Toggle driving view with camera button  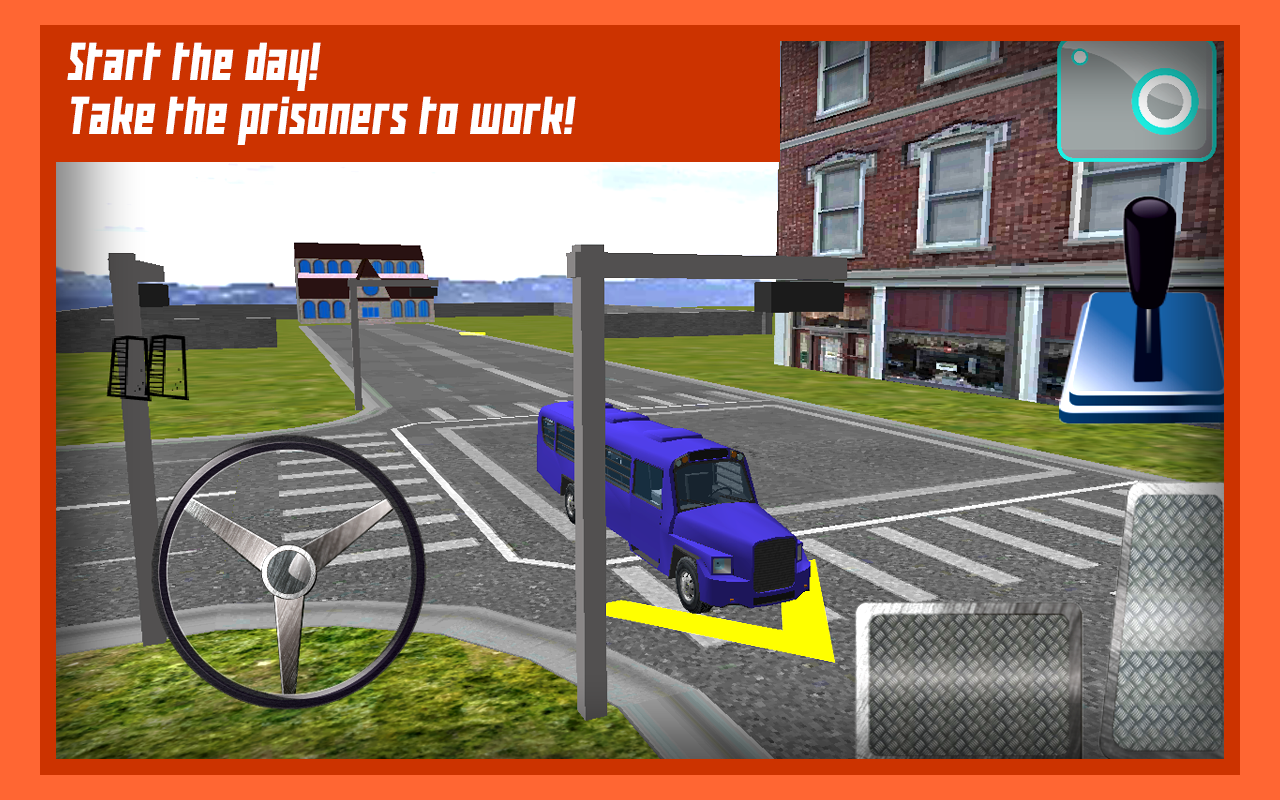1135,100
